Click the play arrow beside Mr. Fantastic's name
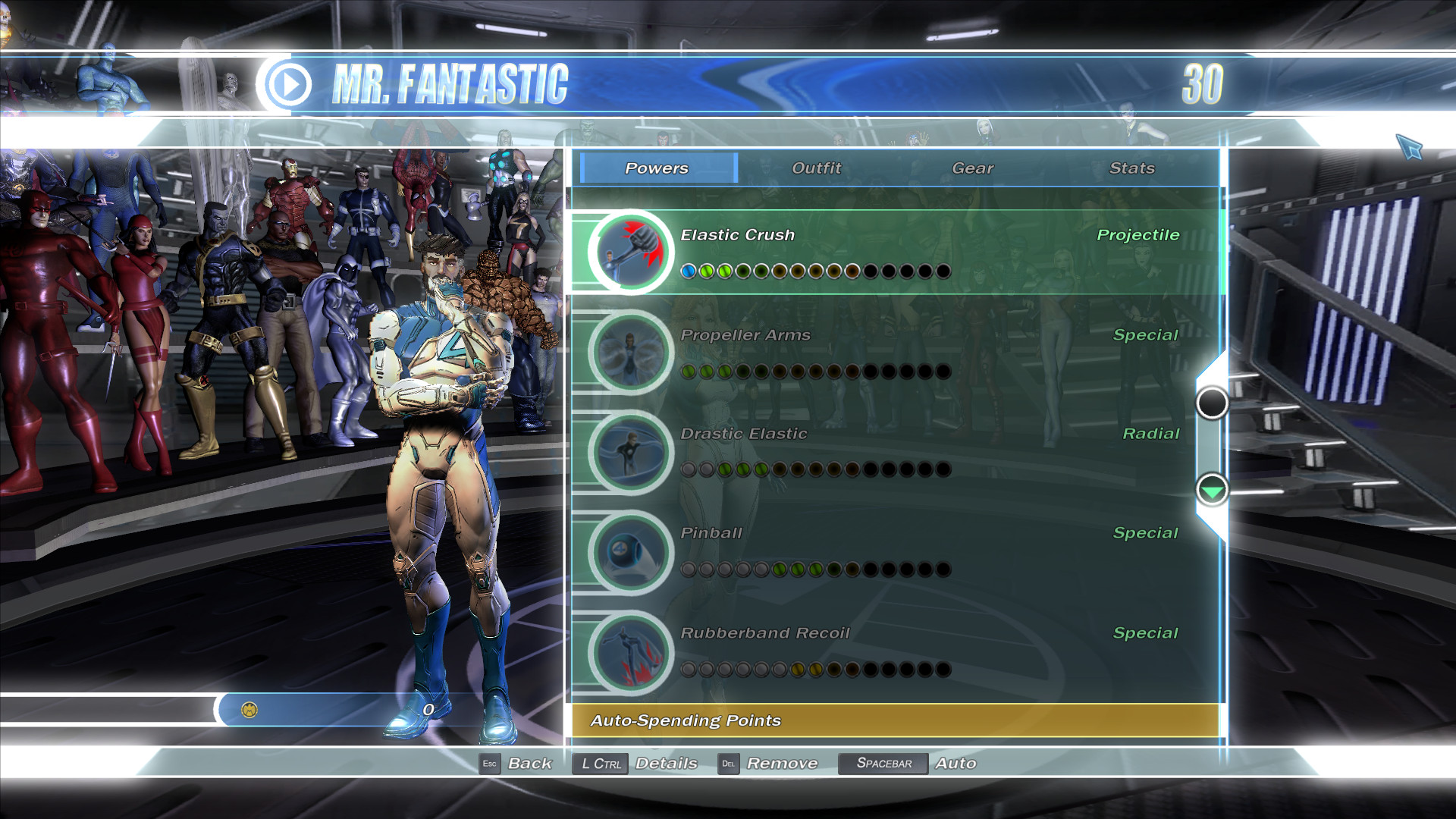 tap(290, 83)
